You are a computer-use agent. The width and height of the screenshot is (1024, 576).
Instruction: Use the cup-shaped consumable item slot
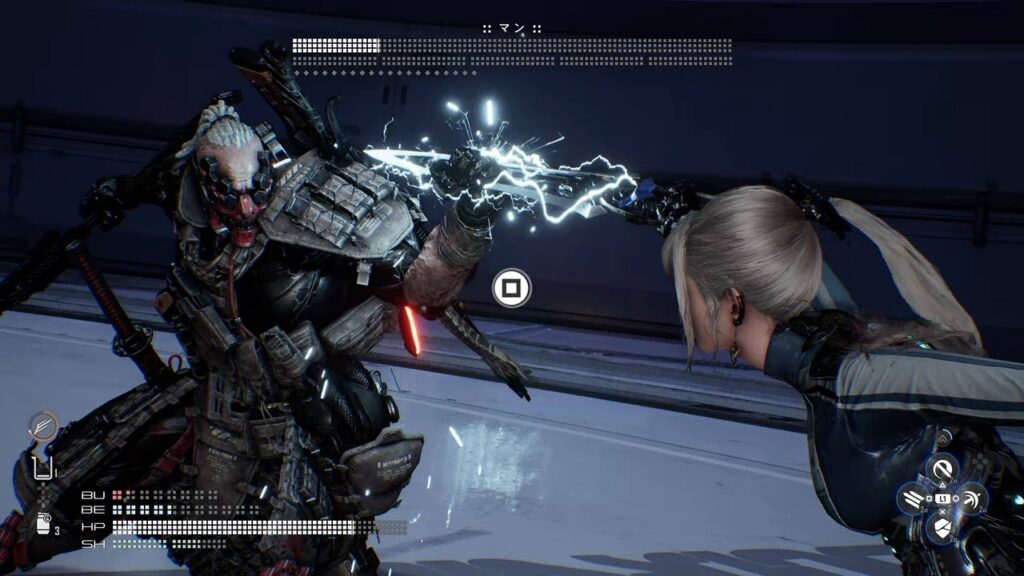point(43,468)
